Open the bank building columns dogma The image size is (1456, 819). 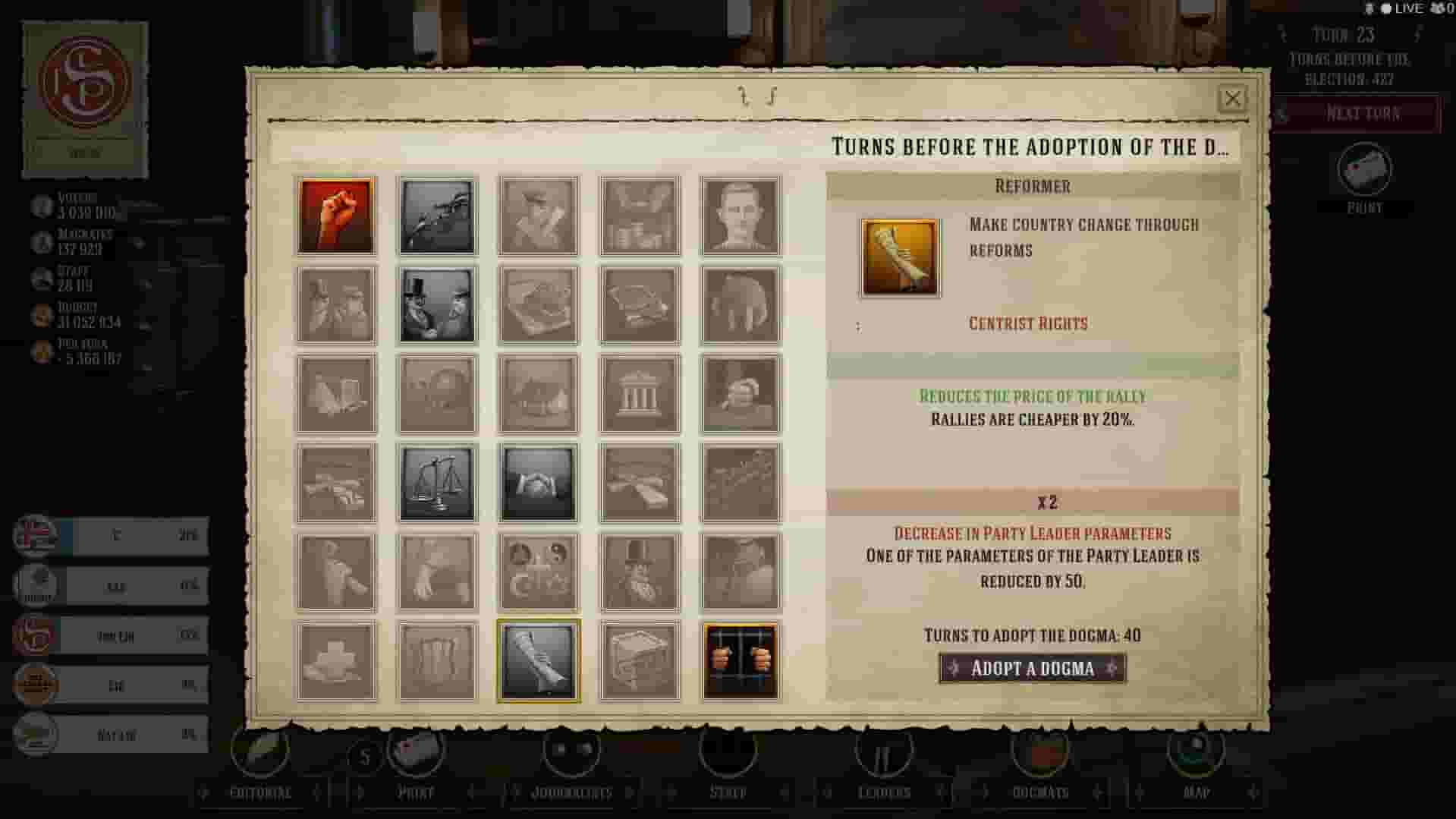(639, 394)
